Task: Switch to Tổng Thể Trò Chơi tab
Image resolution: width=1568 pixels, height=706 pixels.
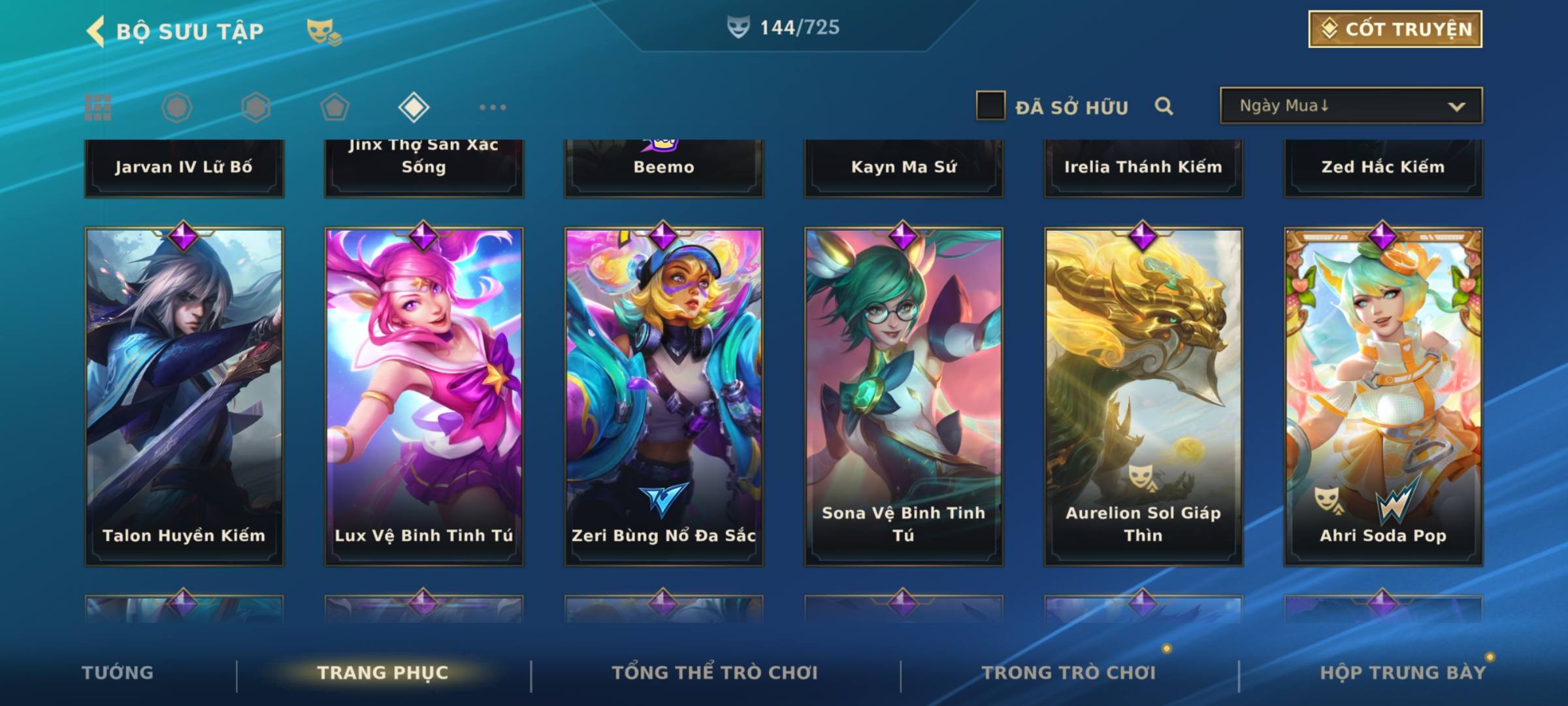Action: [x=715, y=673]
